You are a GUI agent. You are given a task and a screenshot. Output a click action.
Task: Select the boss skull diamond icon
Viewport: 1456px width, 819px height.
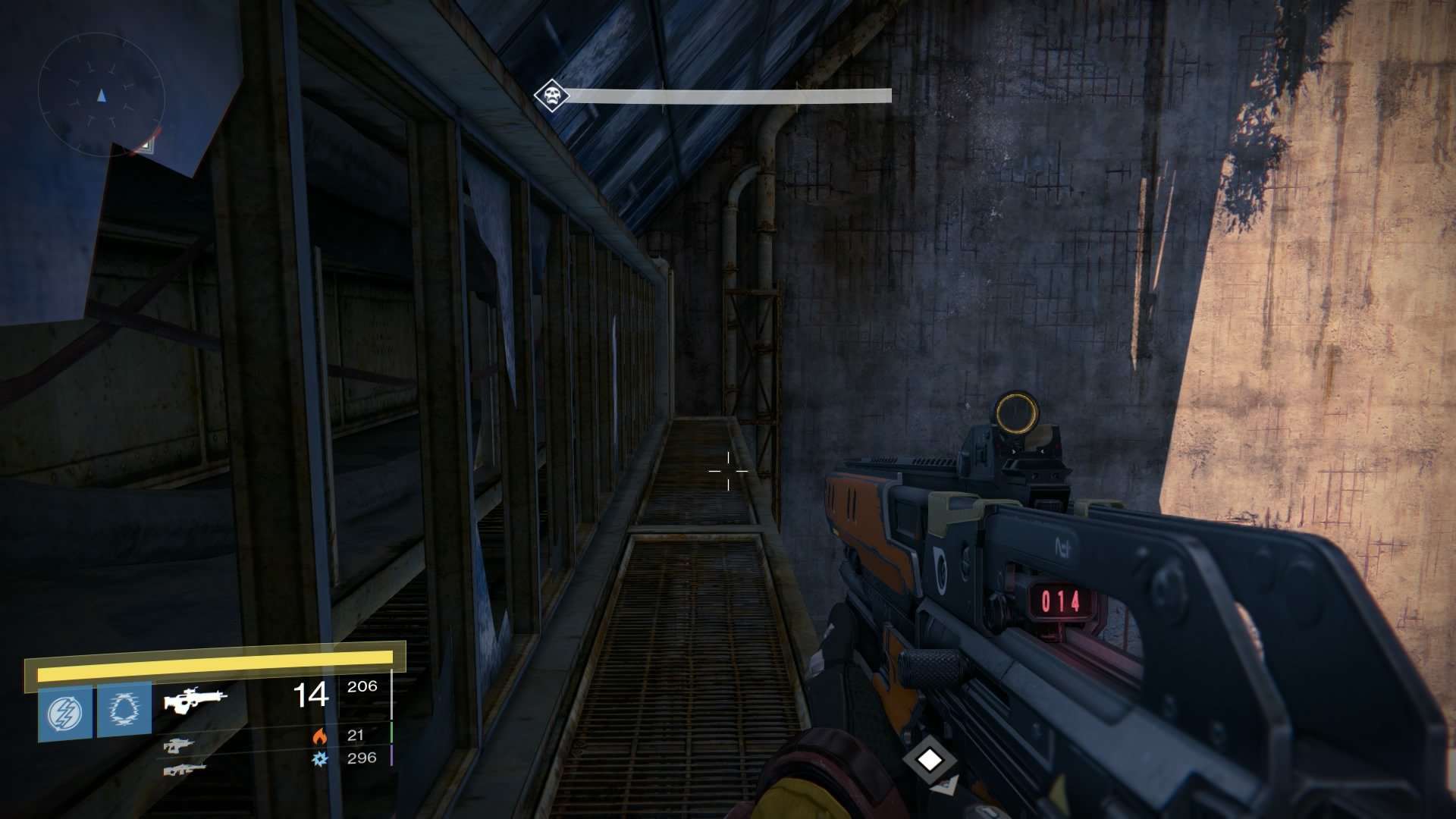coord(551,96)
